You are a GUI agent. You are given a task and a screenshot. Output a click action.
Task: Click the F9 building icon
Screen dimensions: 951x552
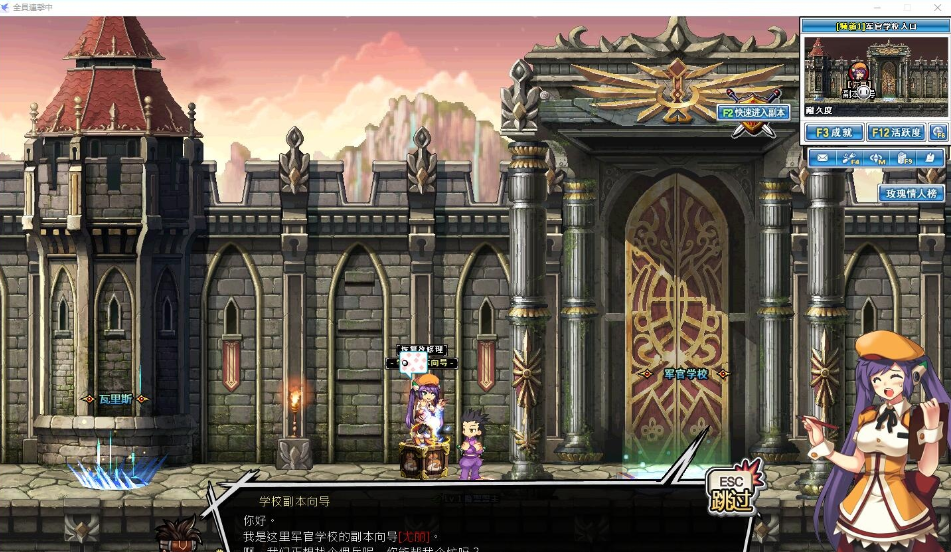pyautogui.click(x=904, y=158)
